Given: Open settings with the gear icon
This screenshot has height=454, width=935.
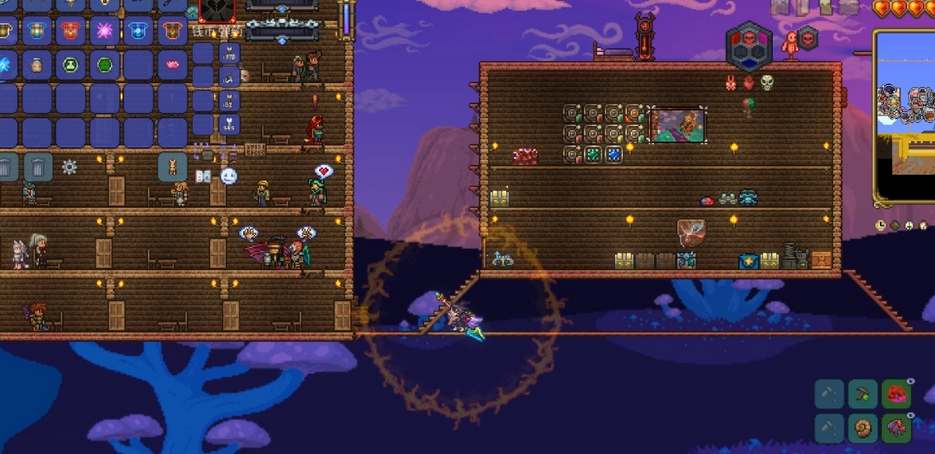Looking at the screenshot, I should point(69,167).
